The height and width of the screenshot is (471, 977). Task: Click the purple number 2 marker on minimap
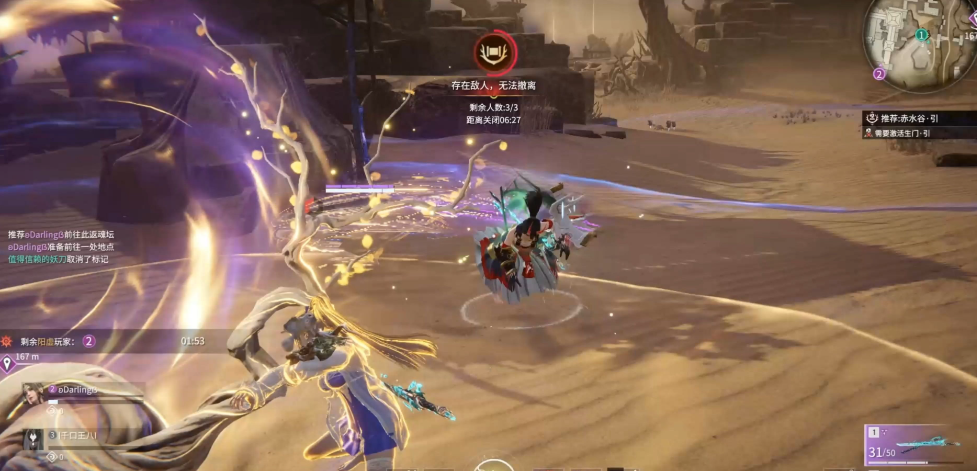[x=879, y=73]
